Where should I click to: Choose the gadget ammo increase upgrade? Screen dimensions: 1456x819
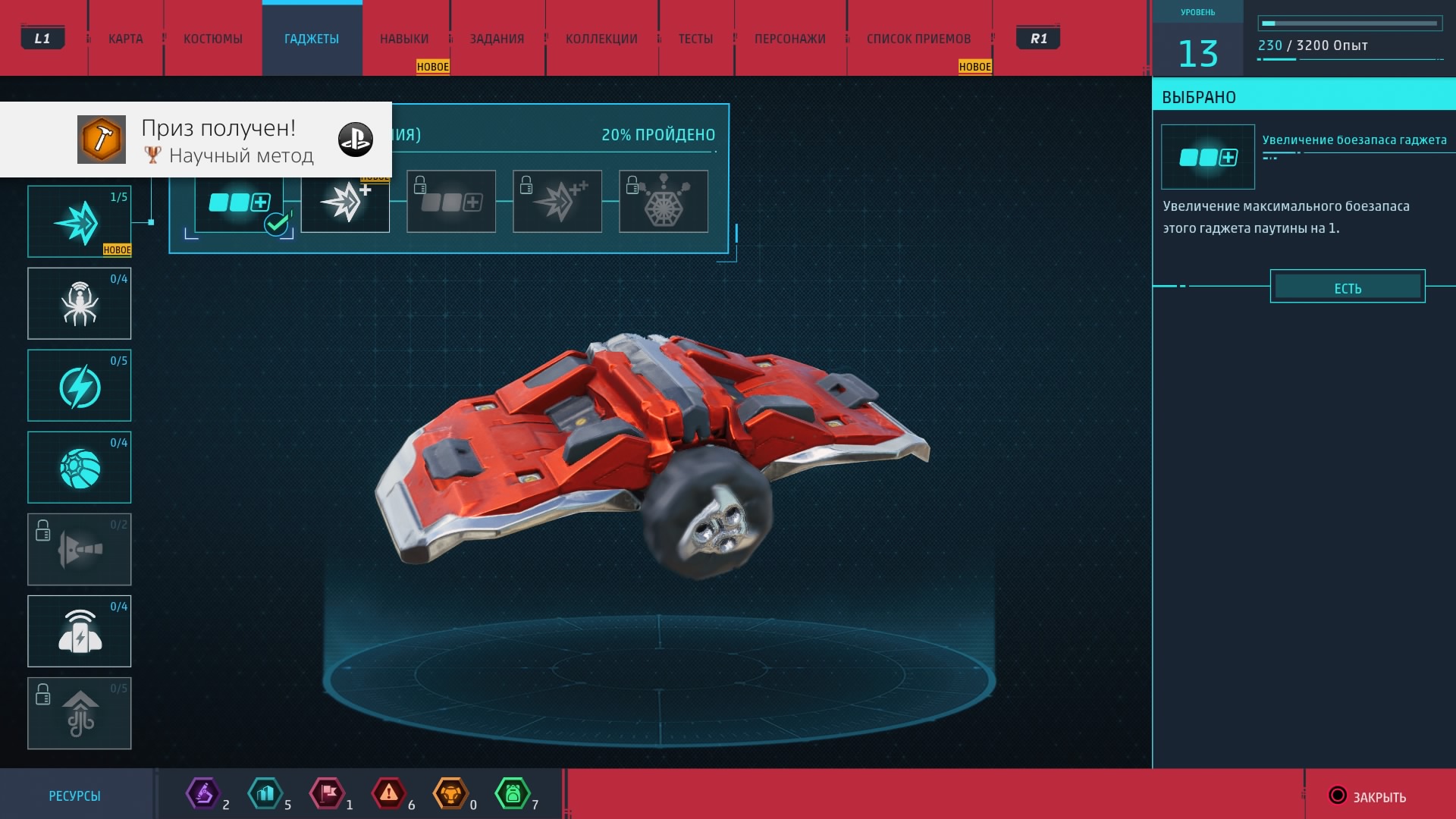pos(239,202)
